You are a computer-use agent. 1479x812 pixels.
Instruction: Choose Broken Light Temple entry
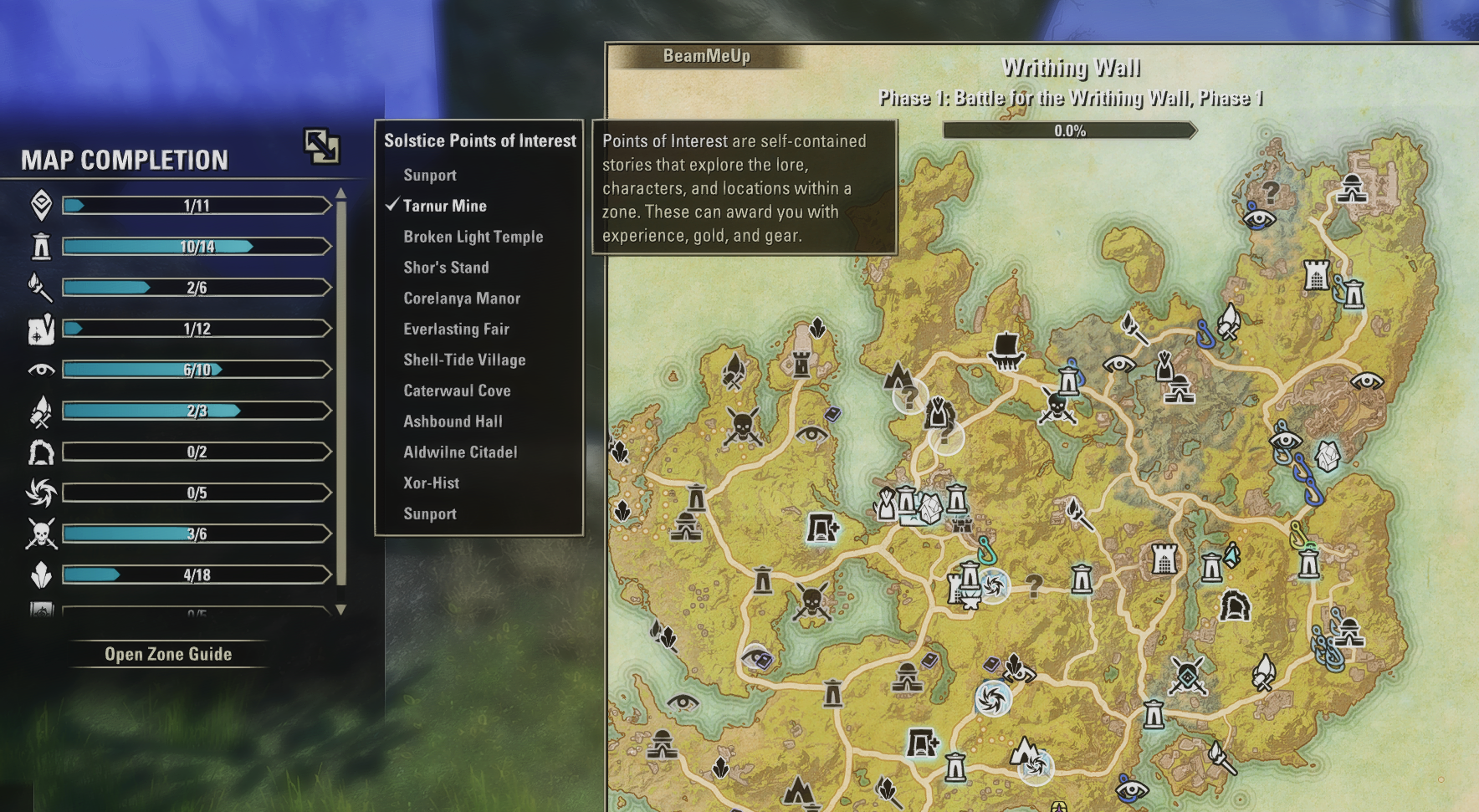473,237
